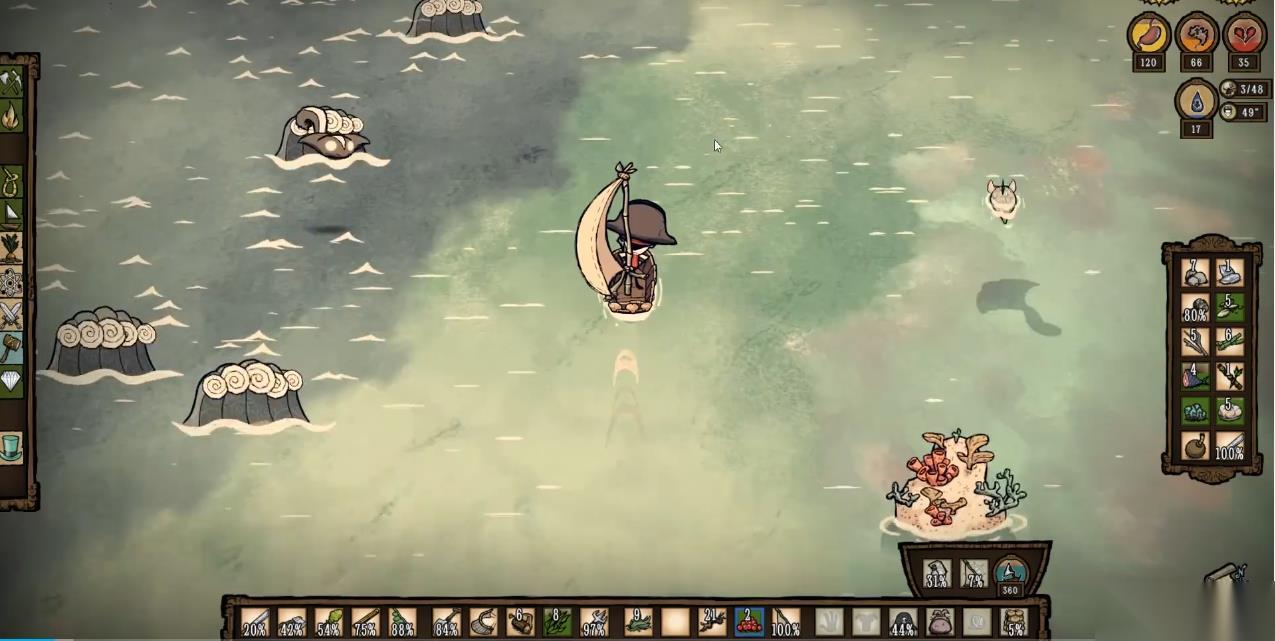The width and height of the screenshot is (1275, 641).
Task: Open the Dress top hat tab
Action: click(11, 445)
